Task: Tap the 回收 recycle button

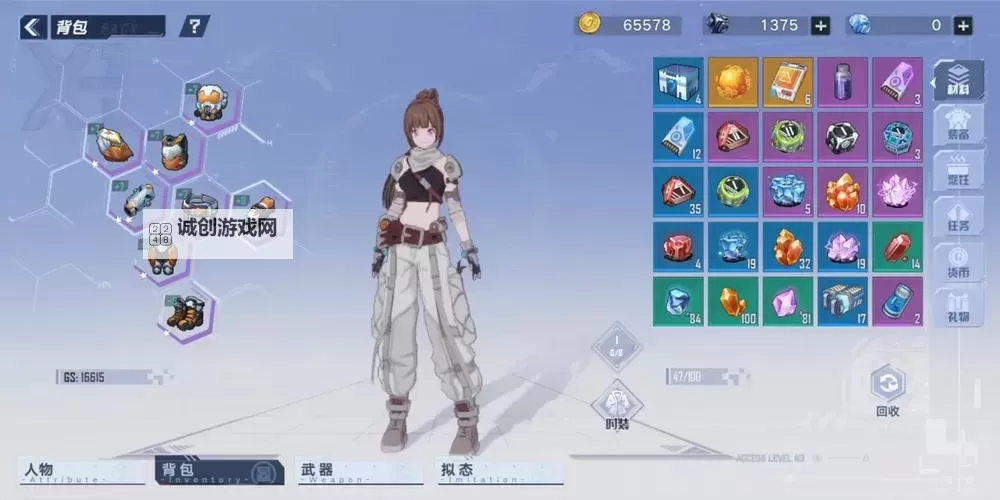Action: tap(887, 390)
